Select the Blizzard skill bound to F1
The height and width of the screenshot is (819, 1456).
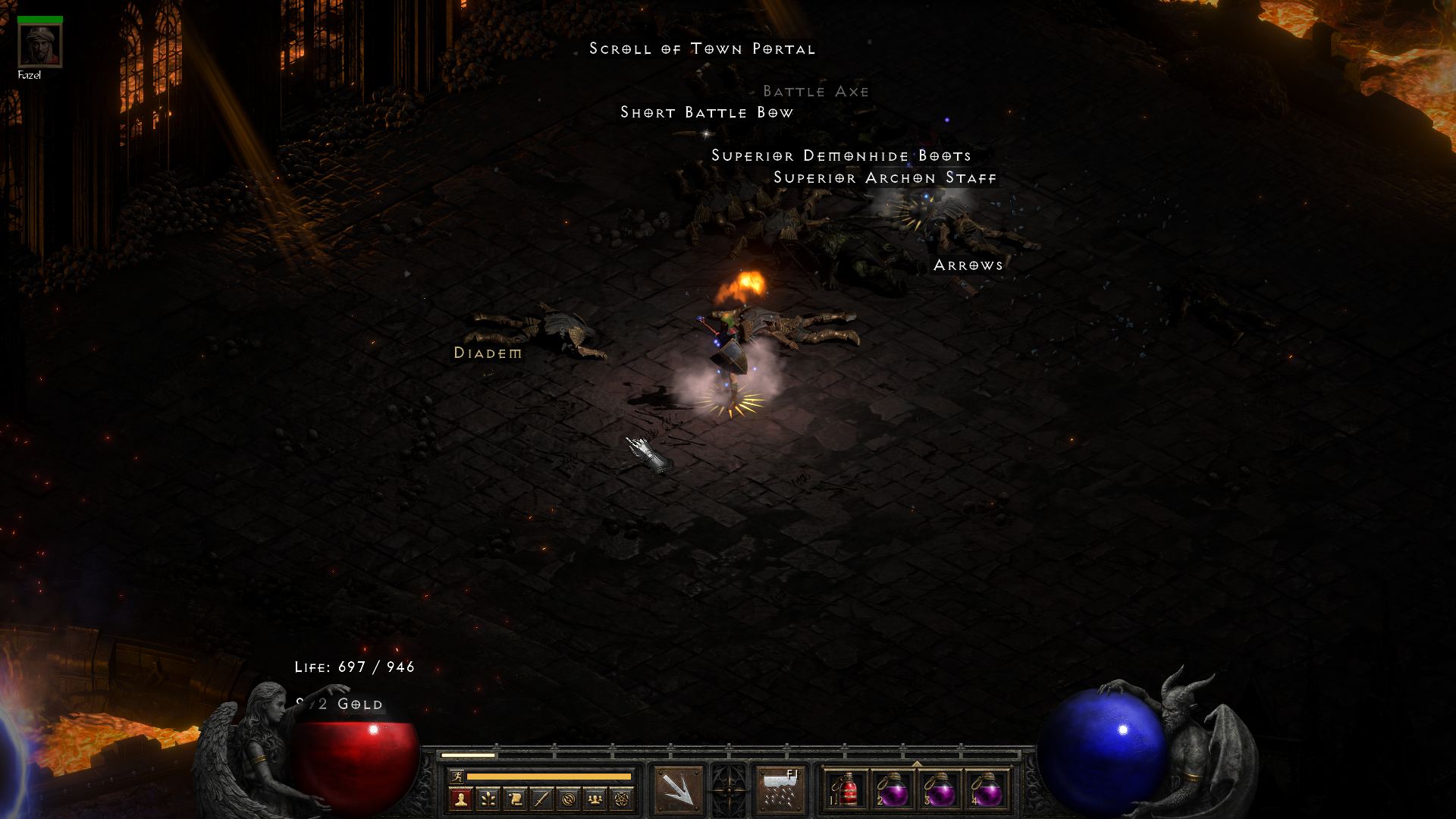(780, 790)
